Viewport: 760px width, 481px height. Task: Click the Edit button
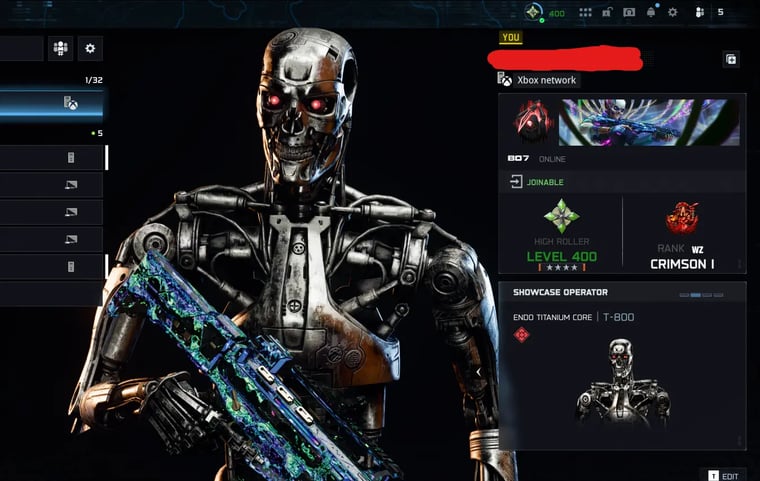[x=724, y=476]
